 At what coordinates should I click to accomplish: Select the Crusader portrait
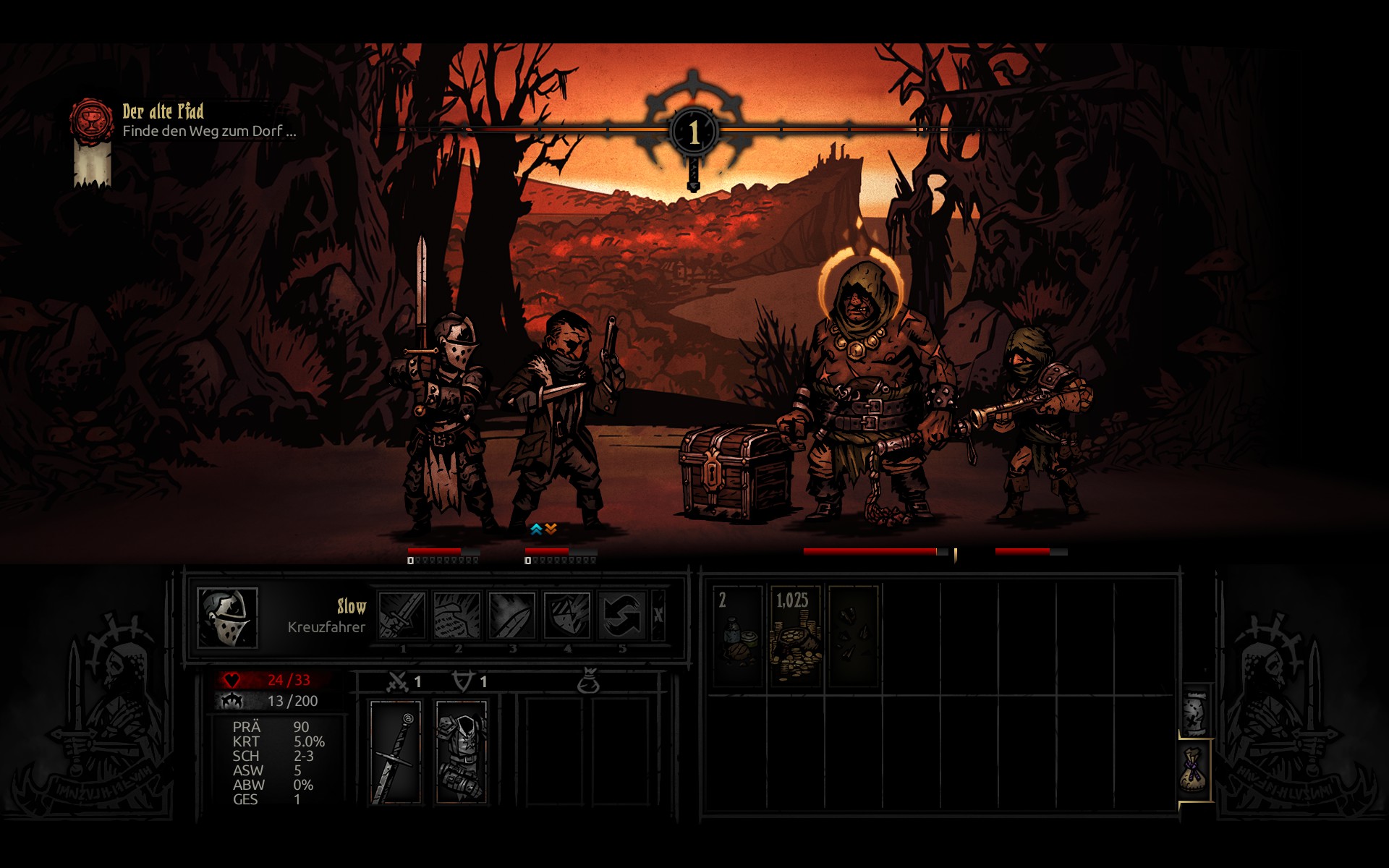227,617
